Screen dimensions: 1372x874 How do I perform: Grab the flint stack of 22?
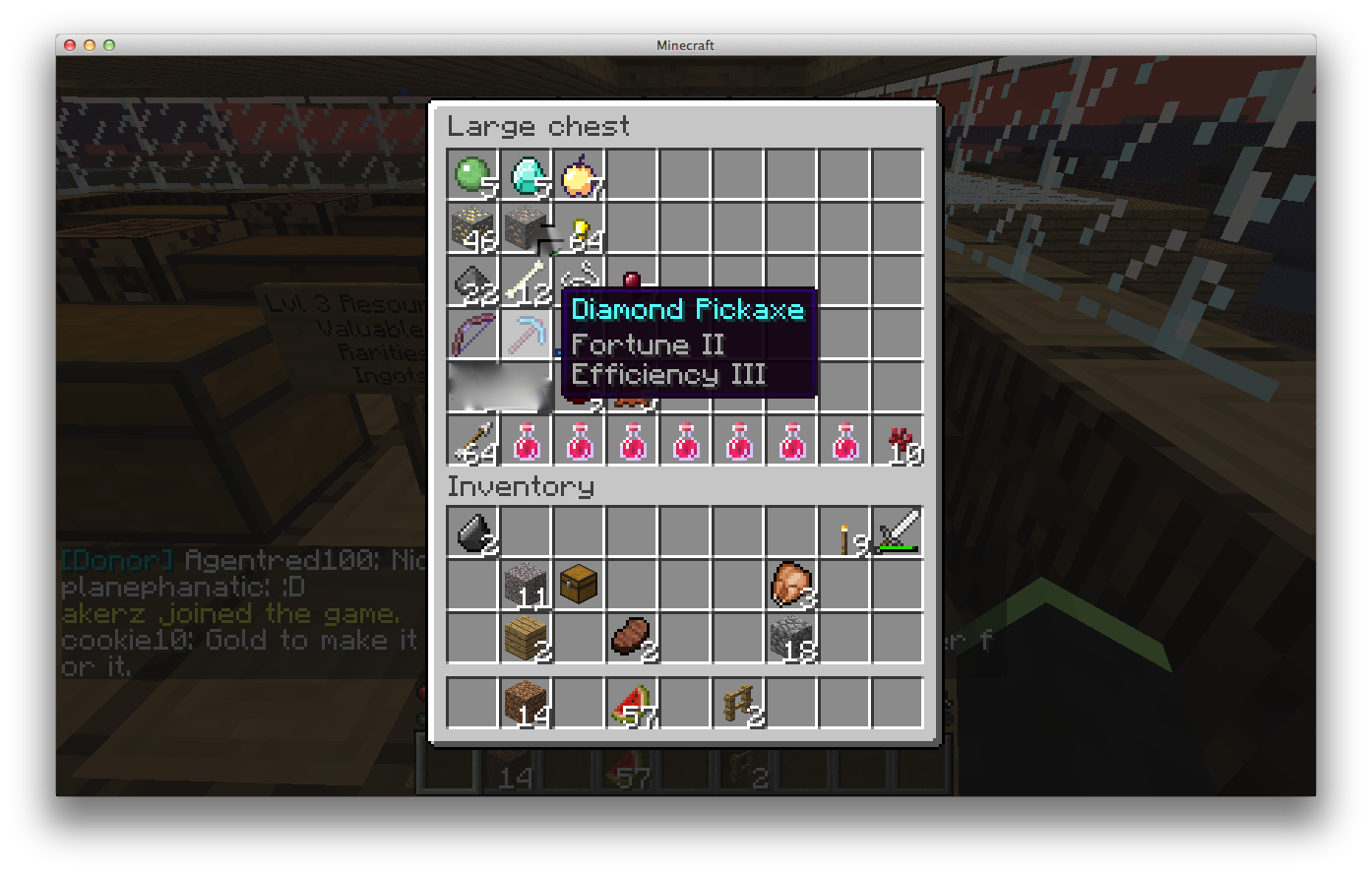(x=472, y=281)
